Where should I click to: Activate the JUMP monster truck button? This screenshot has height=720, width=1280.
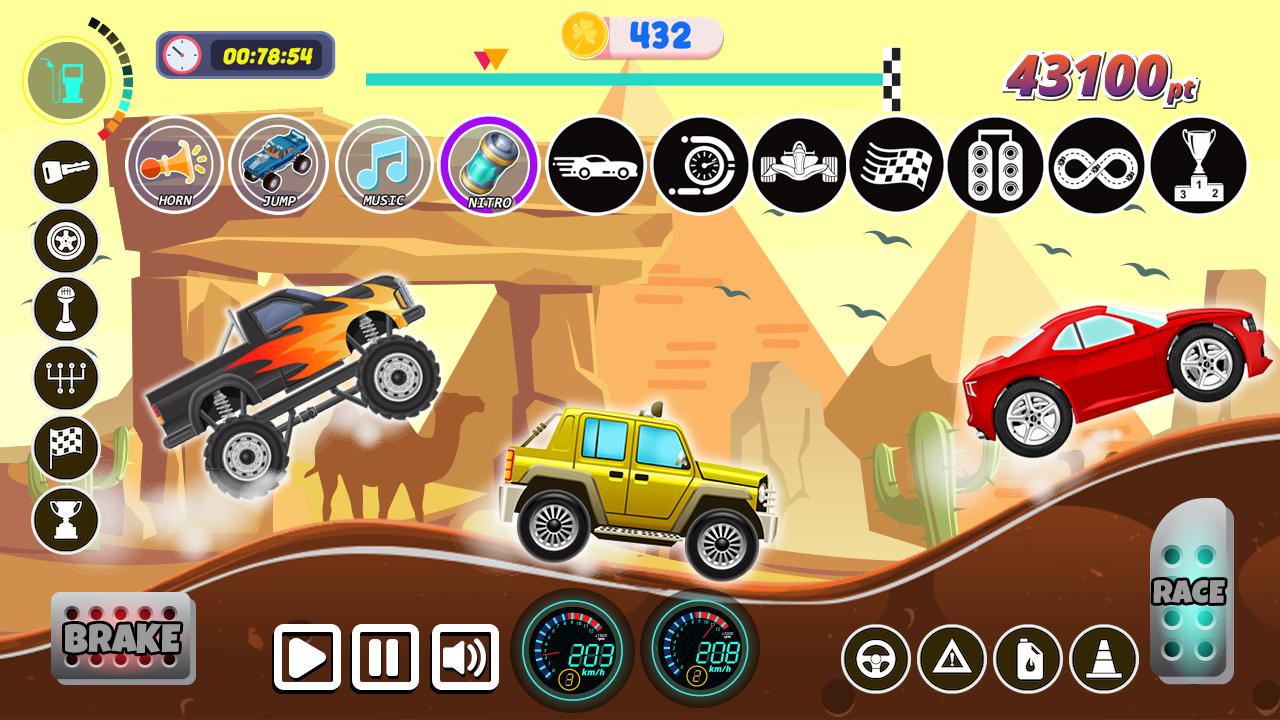pos(278,165)
